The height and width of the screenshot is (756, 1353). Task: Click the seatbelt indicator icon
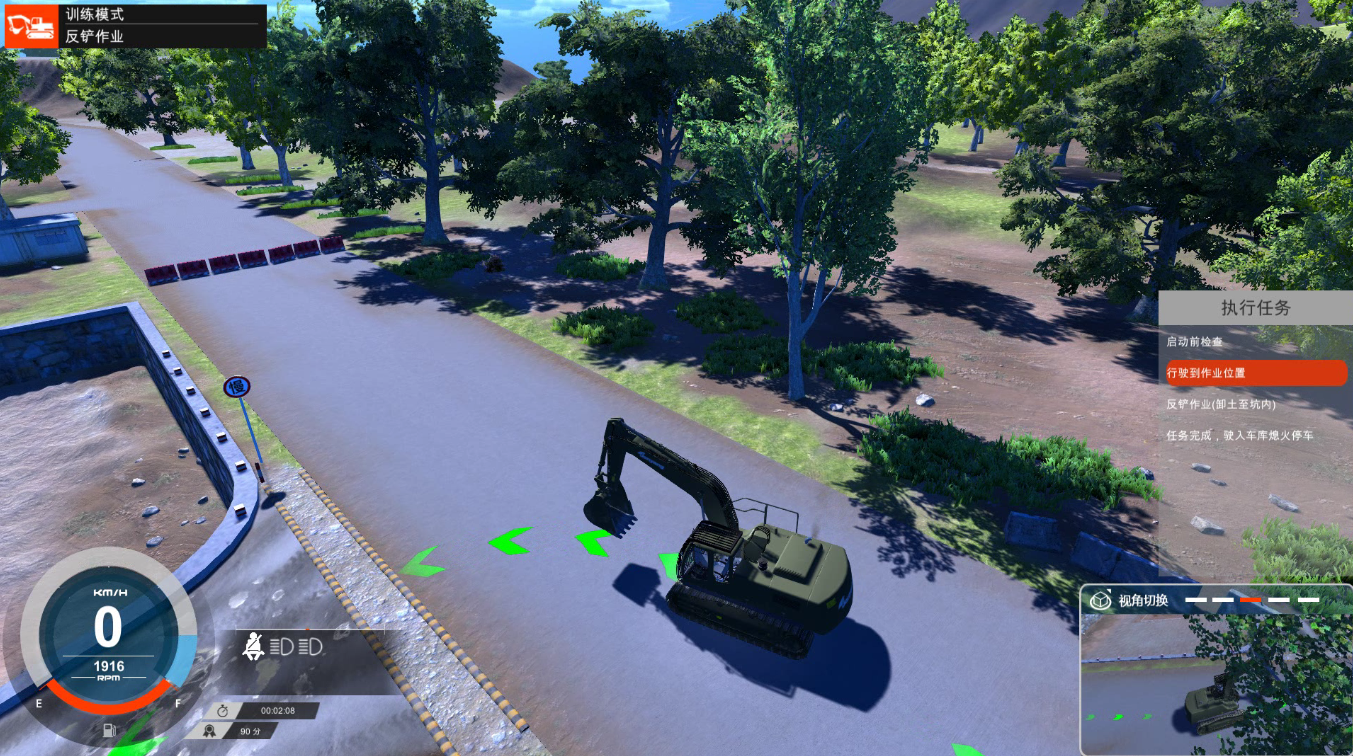tap(255, 647)
